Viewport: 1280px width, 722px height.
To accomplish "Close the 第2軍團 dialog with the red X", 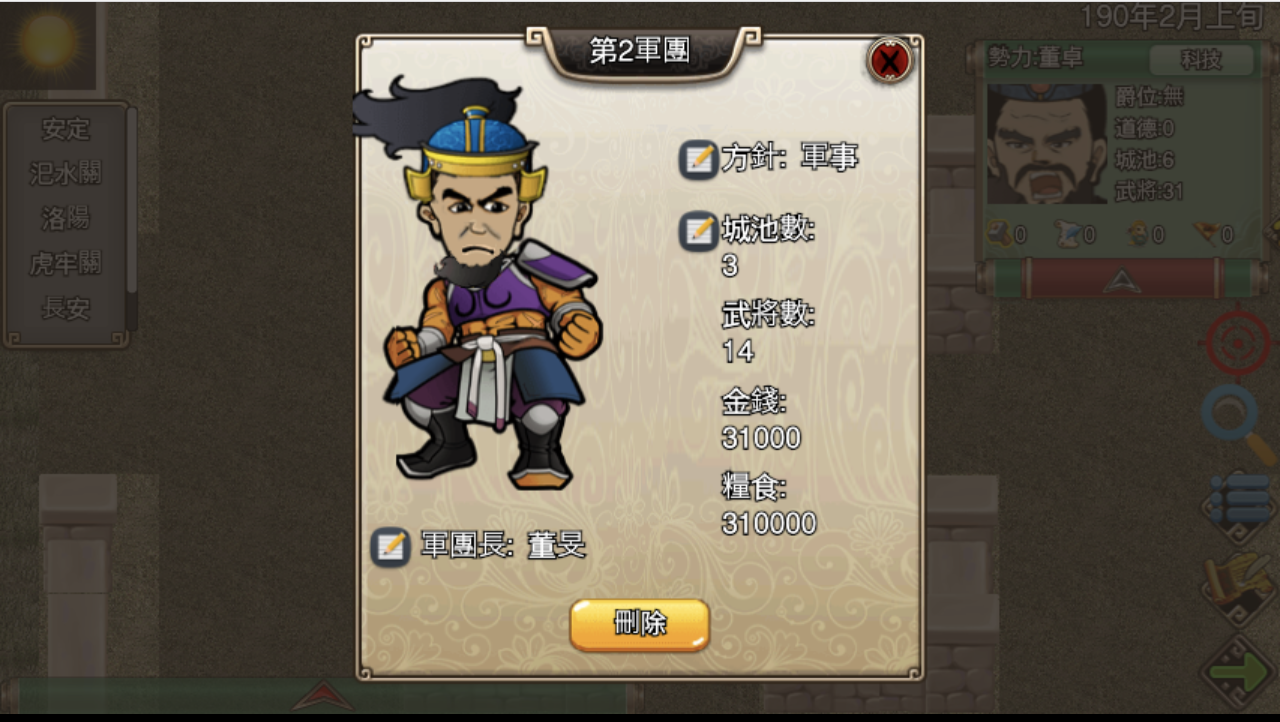I will (889, 60).
